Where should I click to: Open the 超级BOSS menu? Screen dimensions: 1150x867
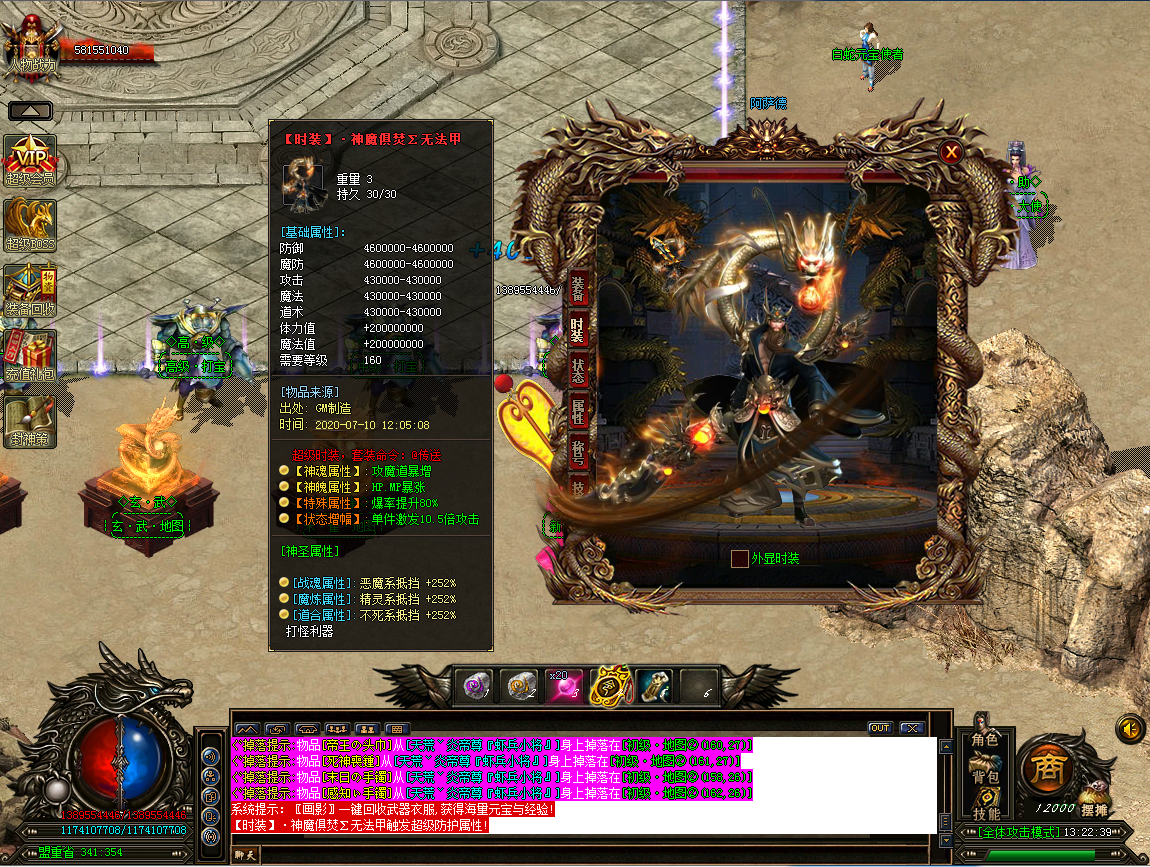pyautogui.click(x=30, y=224)
